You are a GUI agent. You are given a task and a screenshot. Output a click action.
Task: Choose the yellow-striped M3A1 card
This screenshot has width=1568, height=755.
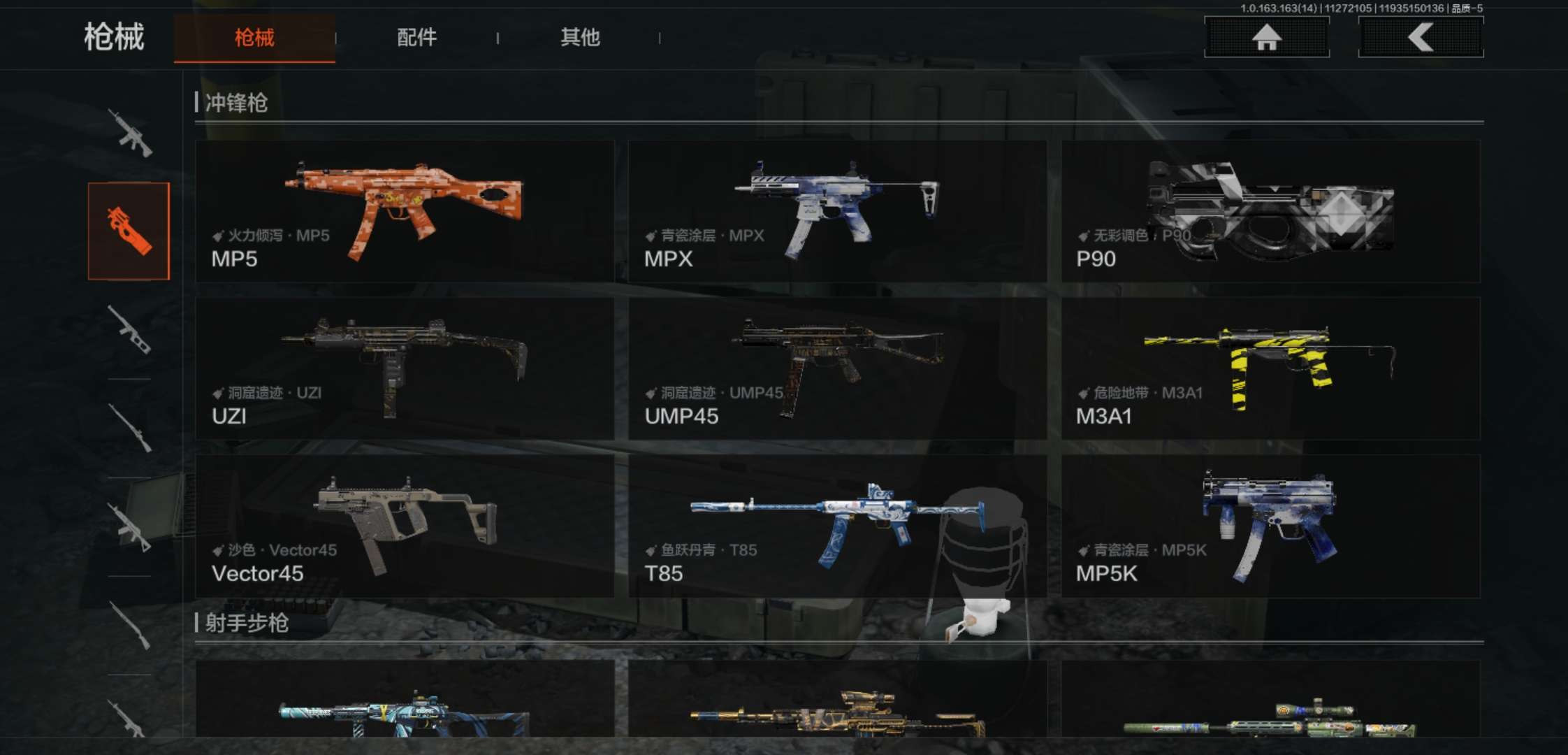tap(1270, 368)
